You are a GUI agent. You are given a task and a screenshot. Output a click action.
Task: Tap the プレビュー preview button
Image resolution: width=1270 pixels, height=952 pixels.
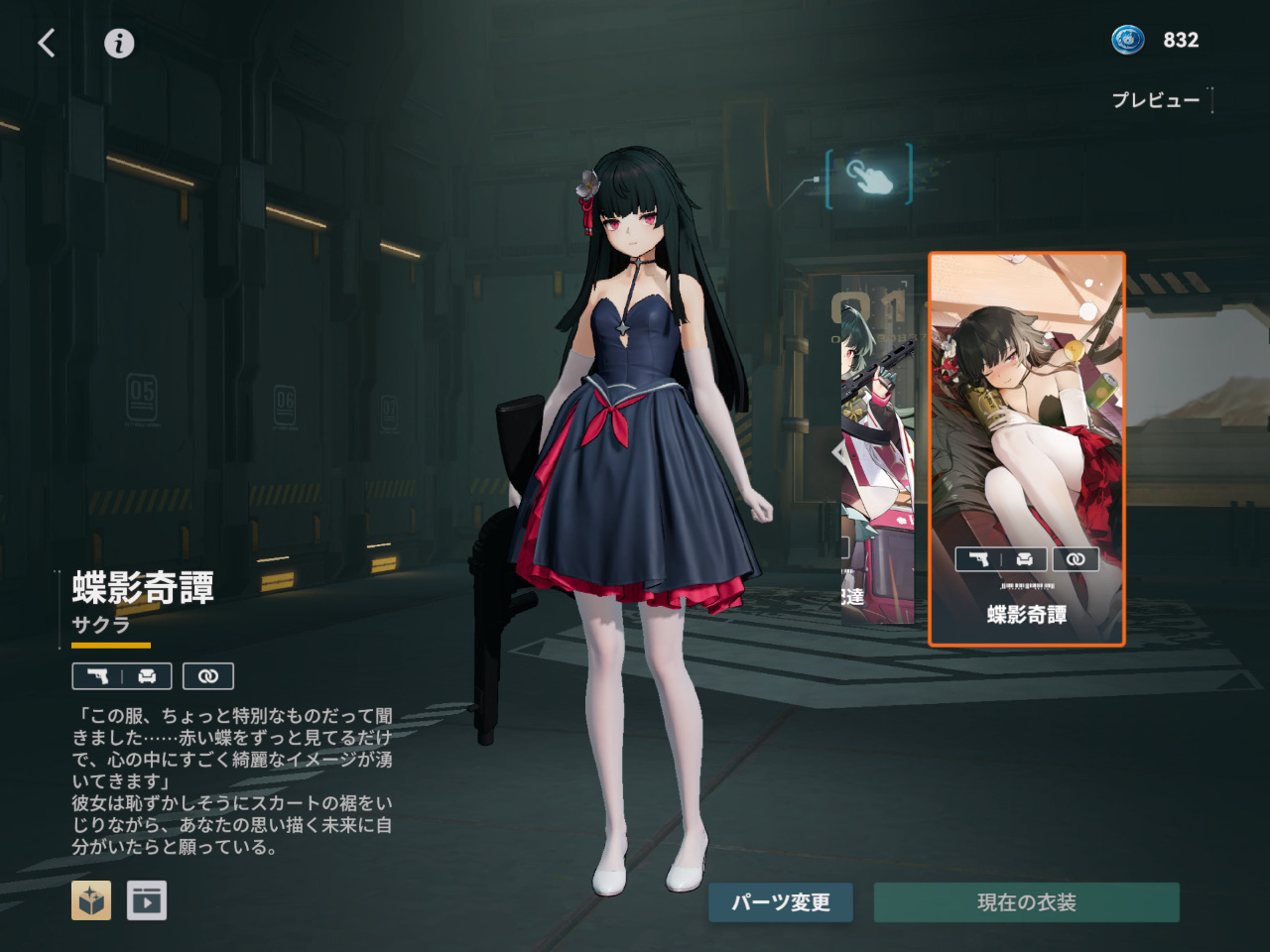(x=1157, y=99)
